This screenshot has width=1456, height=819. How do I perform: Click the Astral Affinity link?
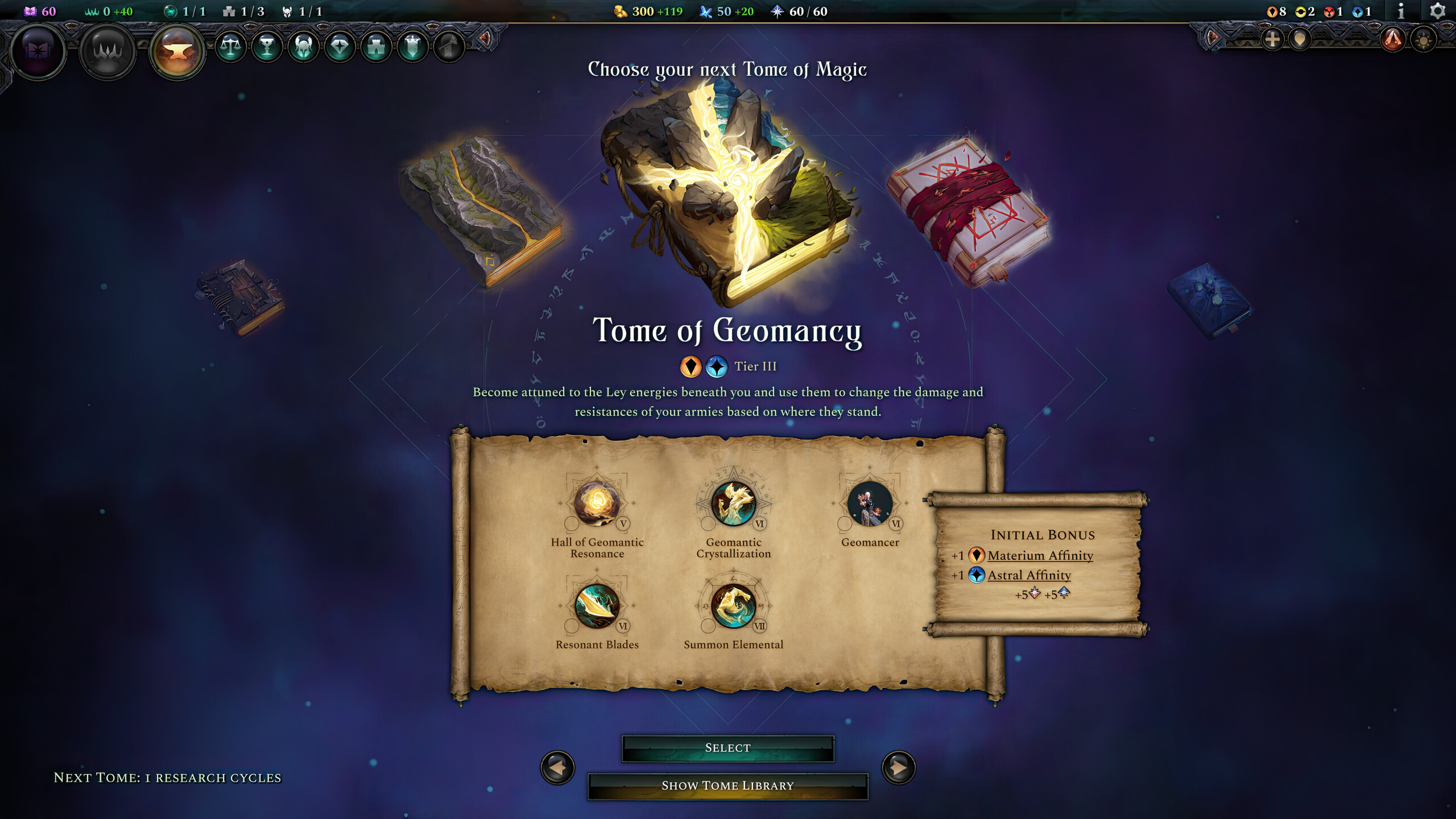1029,576
